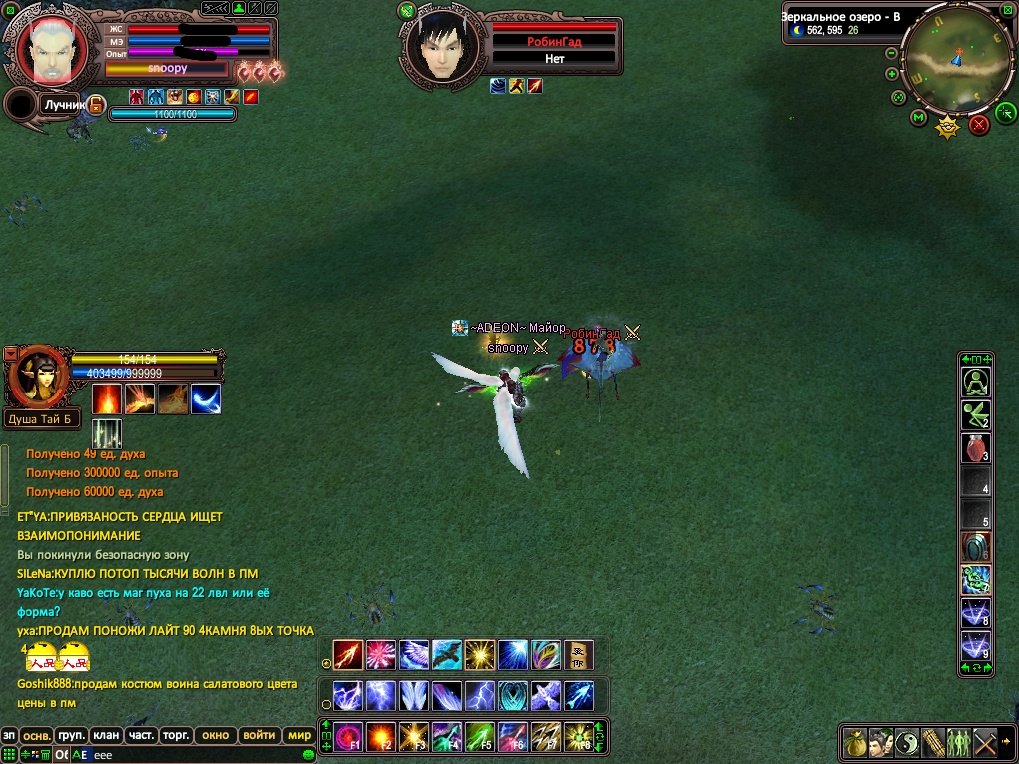Toggle the red crossed-swords PK mode button

(x=979, y=124)
